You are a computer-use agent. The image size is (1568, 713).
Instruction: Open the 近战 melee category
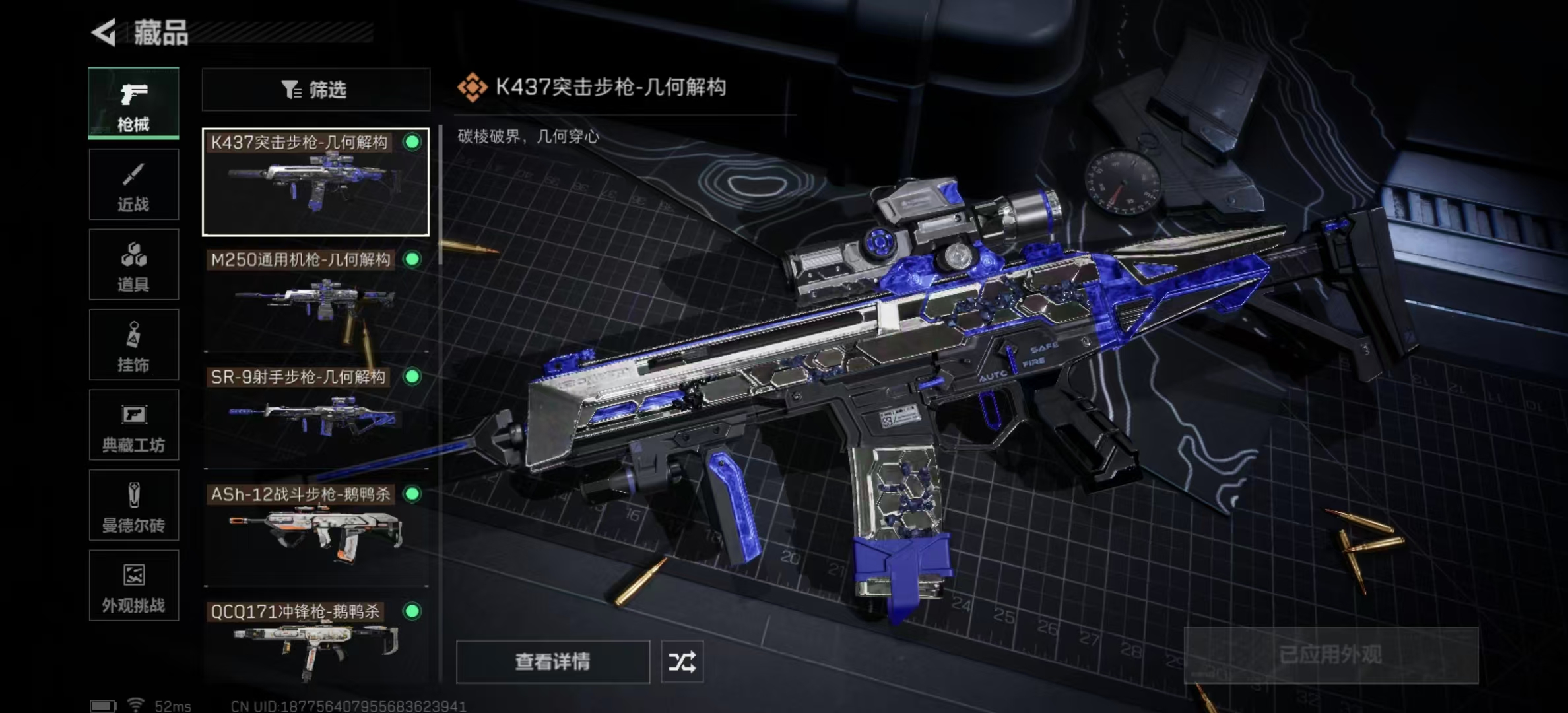[x=133, y=184]
